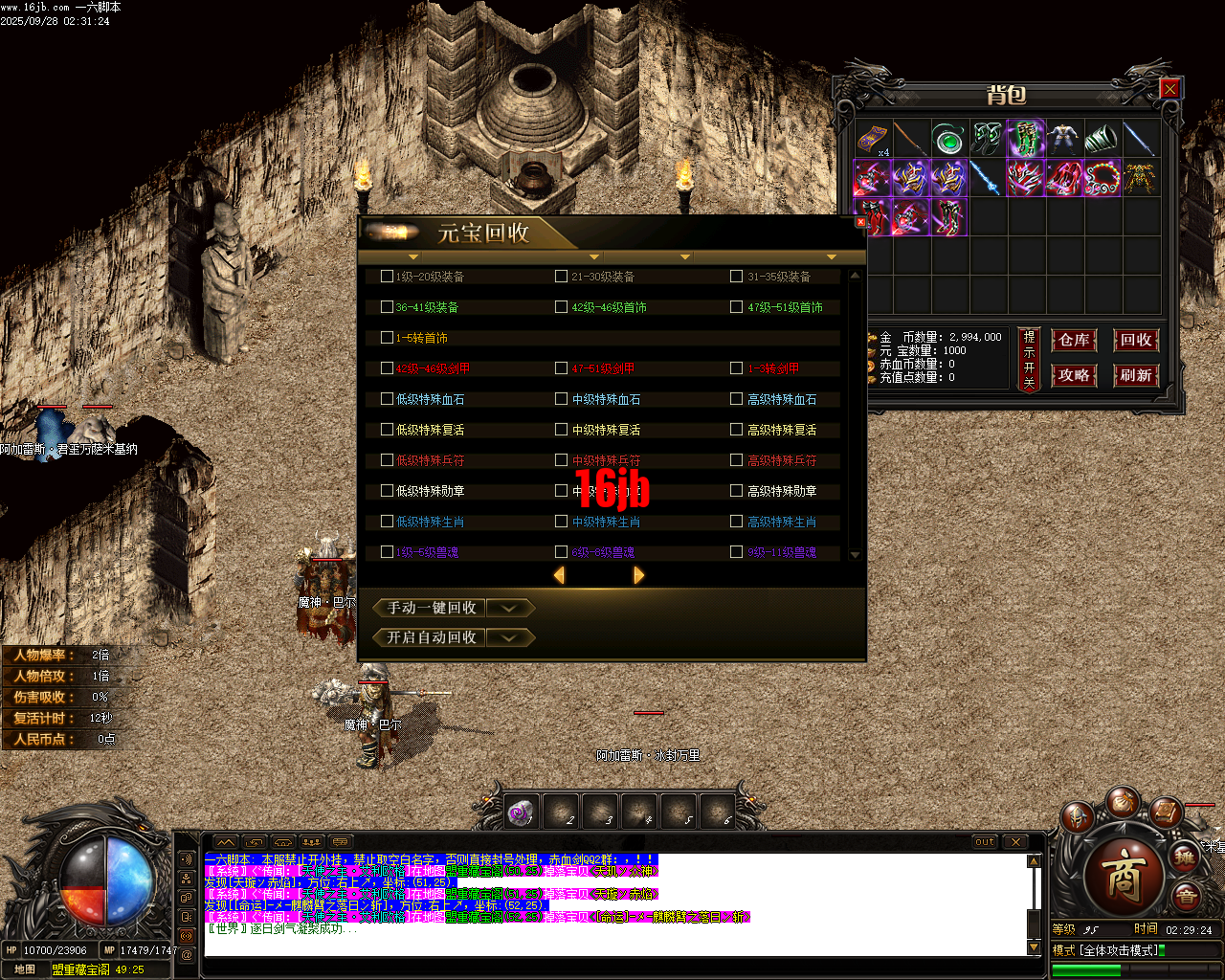The image size is (1225, 980).
Task: Click the money bag icon near the shop orb
Action: 1123,805
